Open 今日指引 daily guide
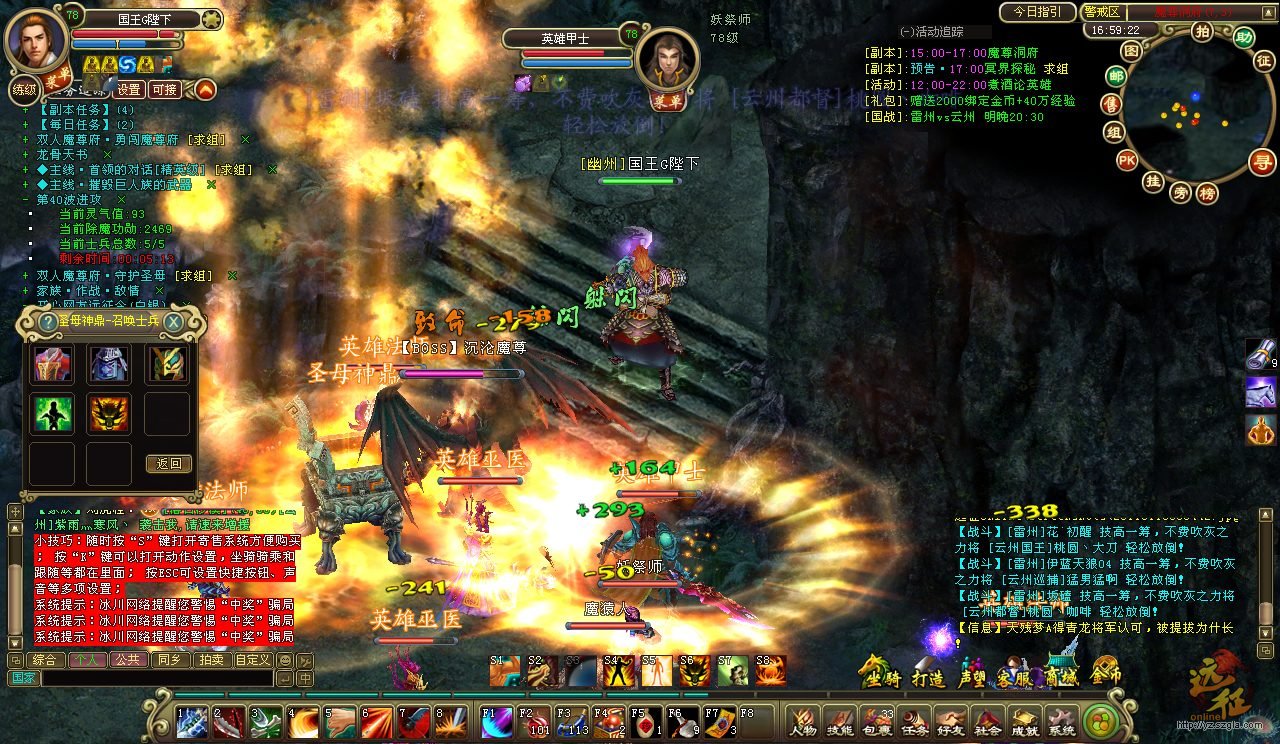1280x744 pixels. (x=1036, y=12)
